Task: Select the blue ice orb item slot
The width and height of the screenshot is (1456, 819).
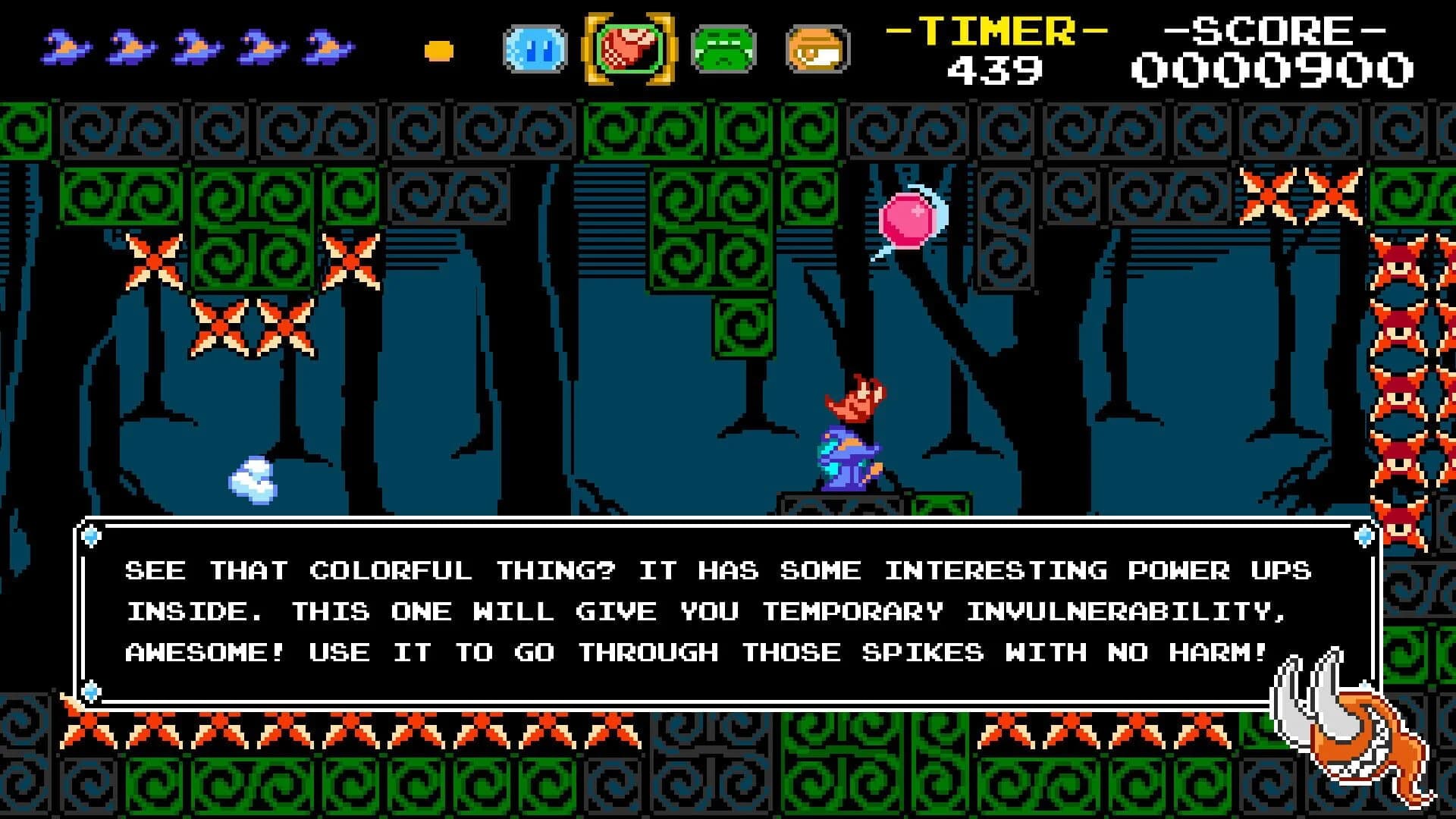Action: (534, 48)
